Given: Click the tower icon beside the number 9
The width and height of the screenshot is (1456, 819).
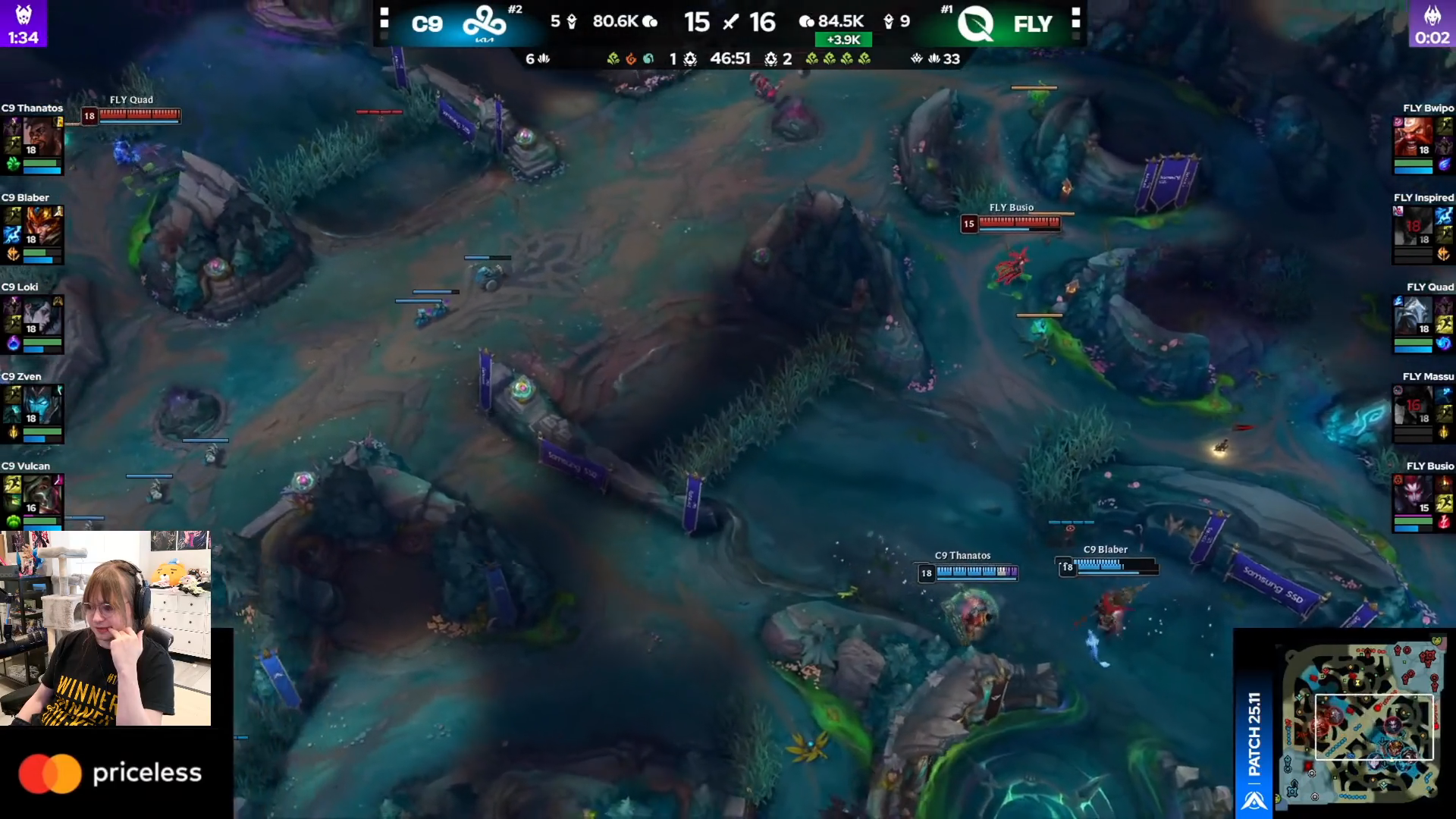Looking at the screenshot, I should click(889, 21).
